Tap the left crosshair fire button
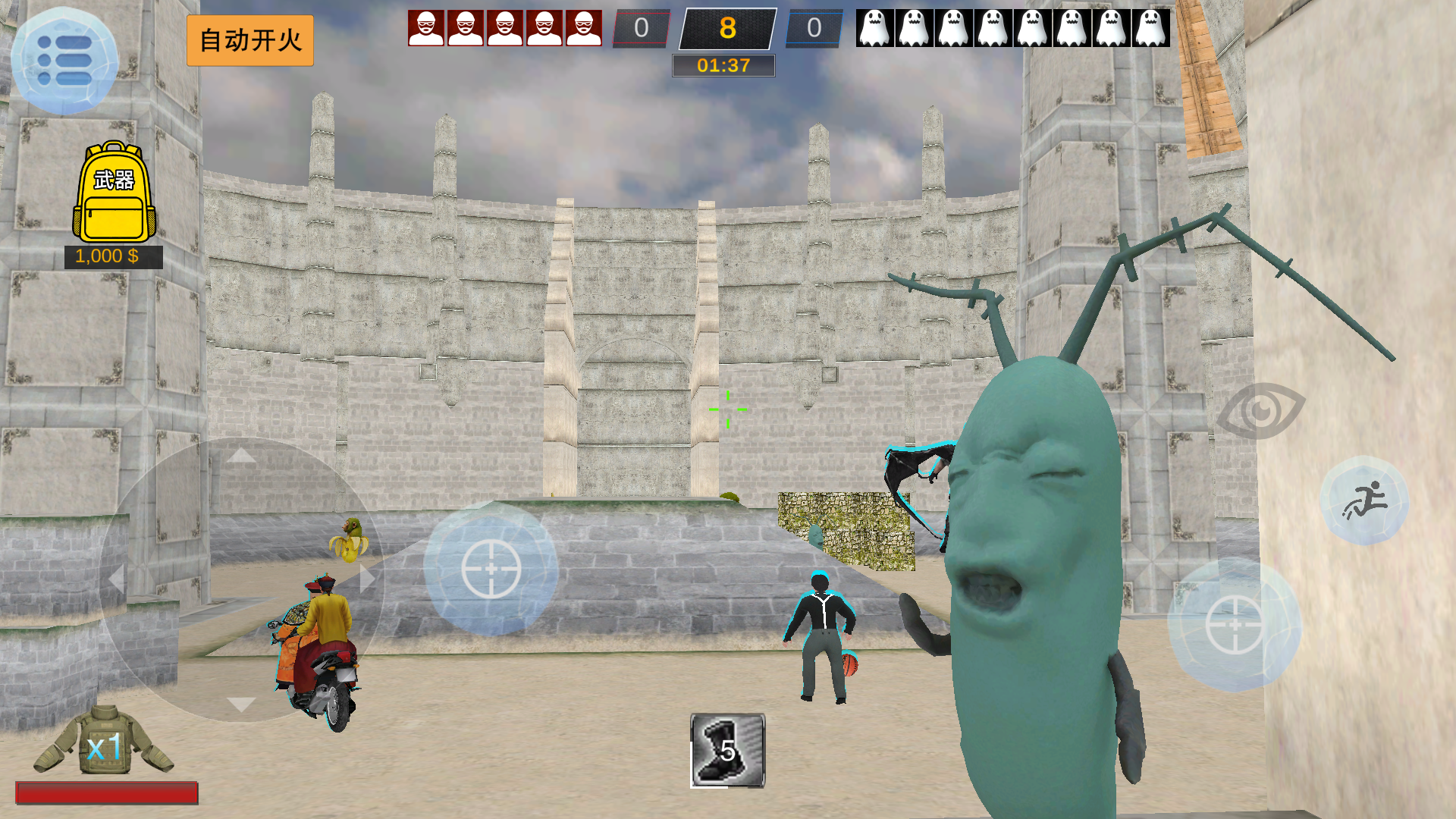Screen dimensions: 1456x819 491,568
